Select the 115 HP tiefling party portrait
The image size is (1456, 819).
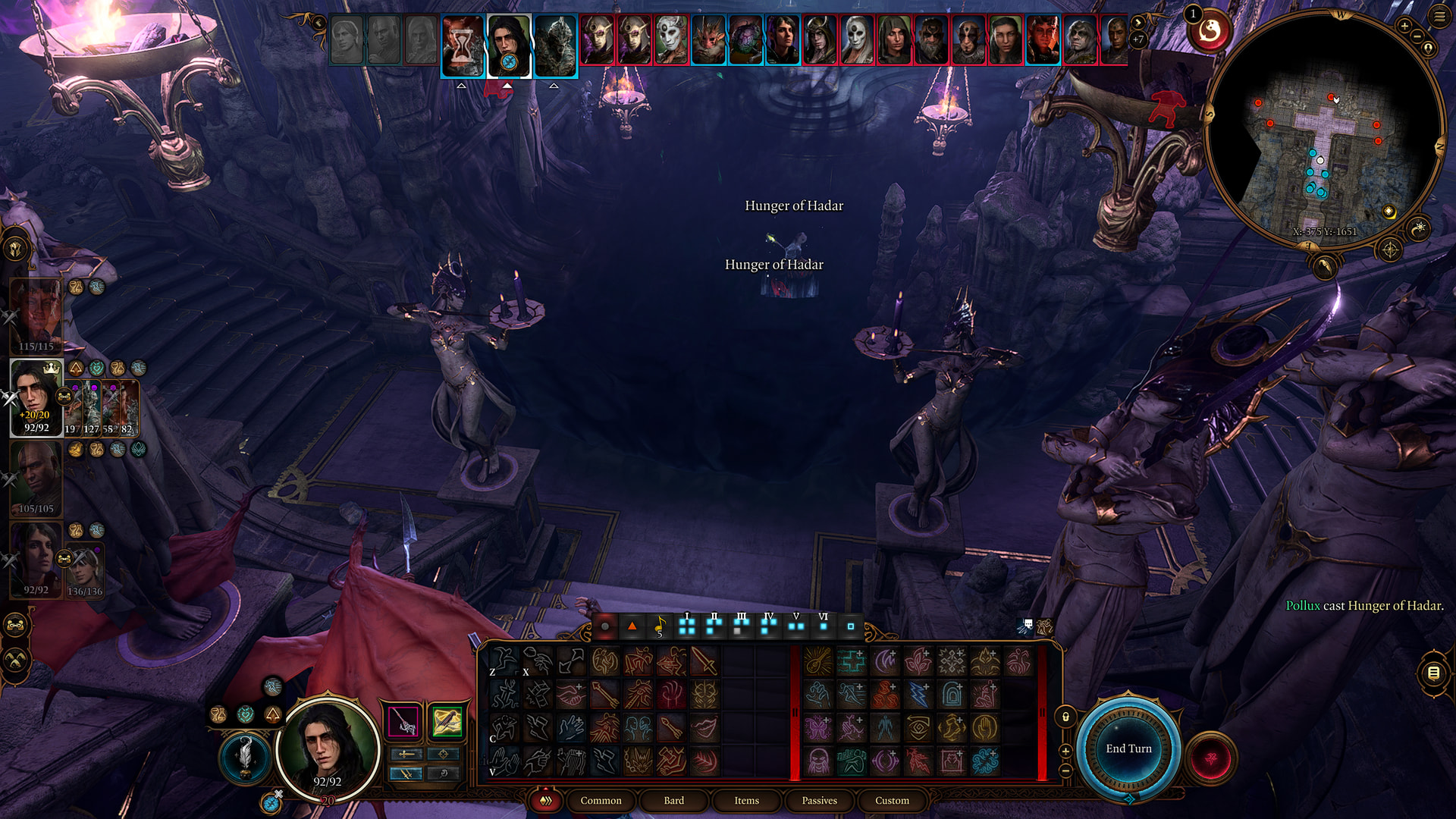click(36, 315)
